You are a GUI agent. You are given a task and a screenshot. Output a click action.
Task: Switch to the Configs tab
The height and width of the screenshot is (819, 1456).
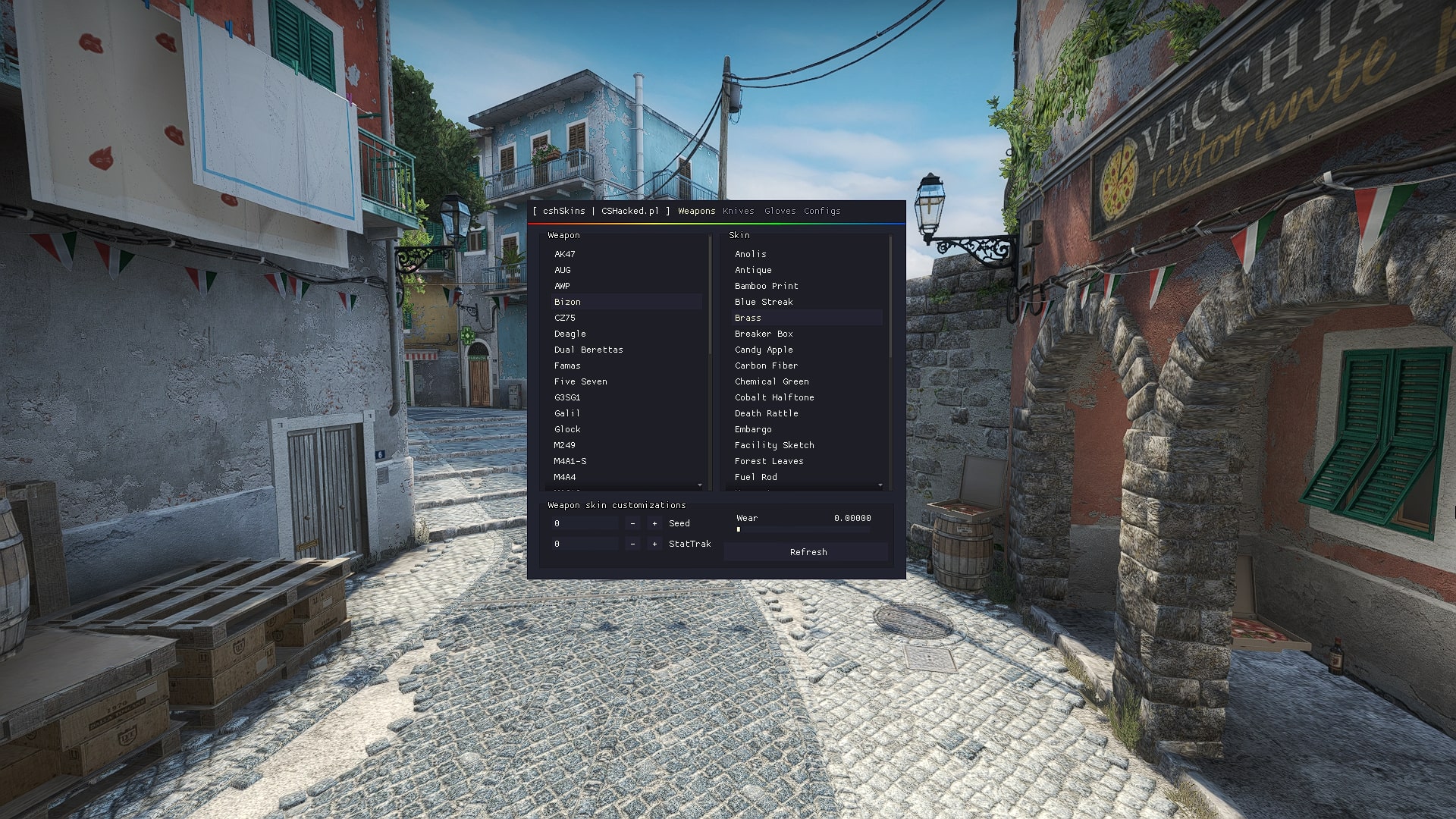coord(822,211)
